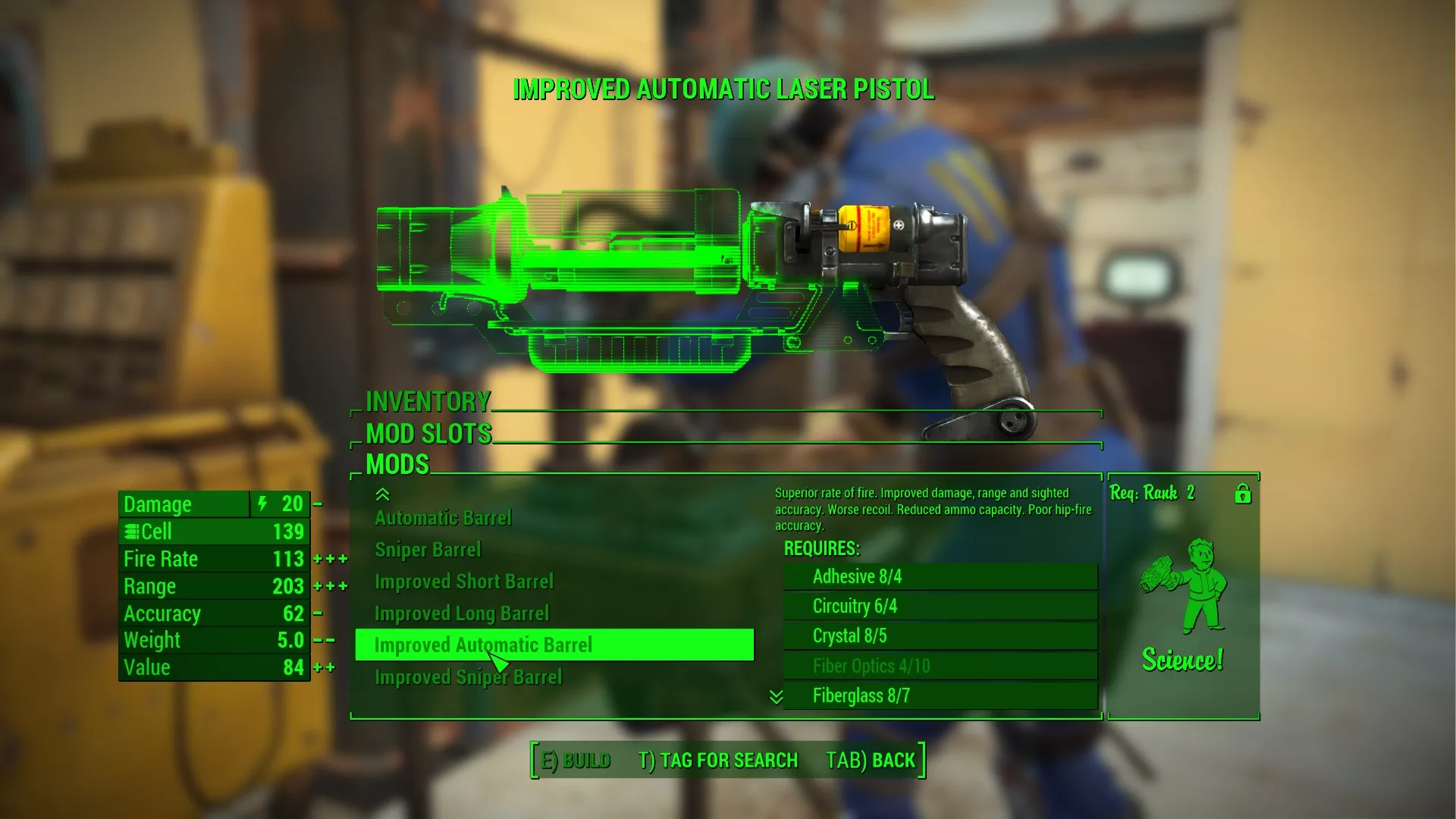Select the Cell ammo icon
Image resolution: width=1456 pixels, height=819 pixels.
132,531
